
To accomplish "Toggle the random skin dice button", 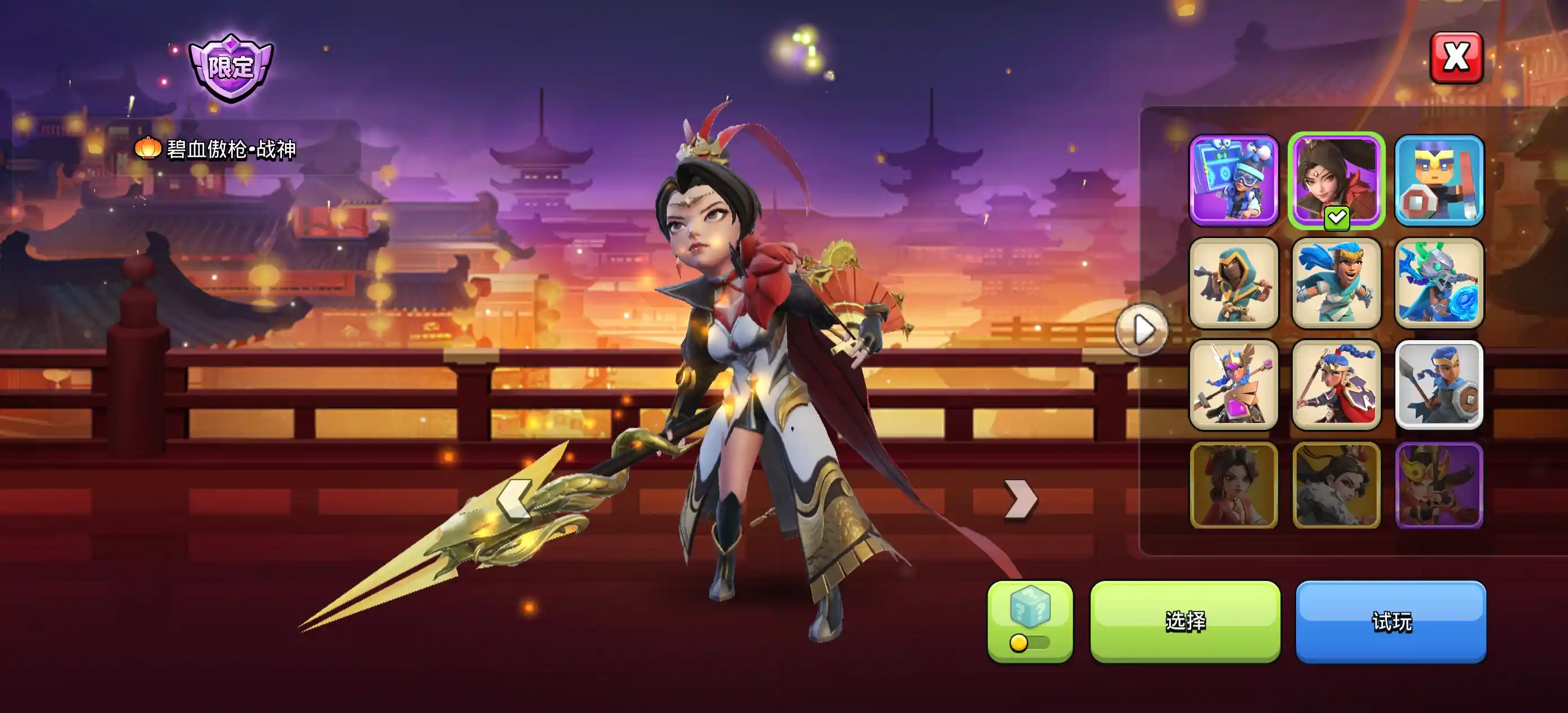I will 1030,621.
